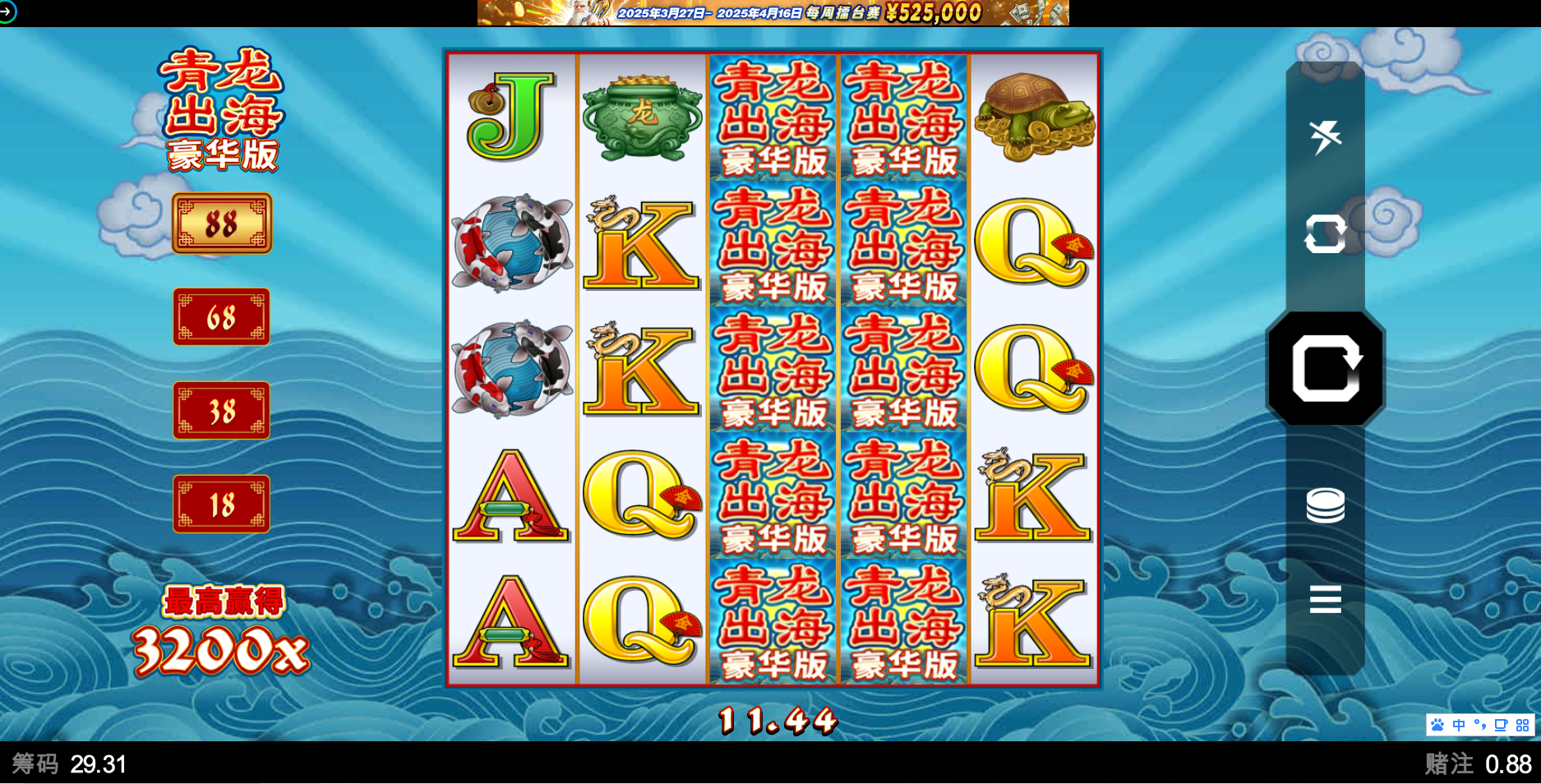Open the hamburger menu icon
Viewport: 1541px width, 784px height.
click(x=1326, y=601)
